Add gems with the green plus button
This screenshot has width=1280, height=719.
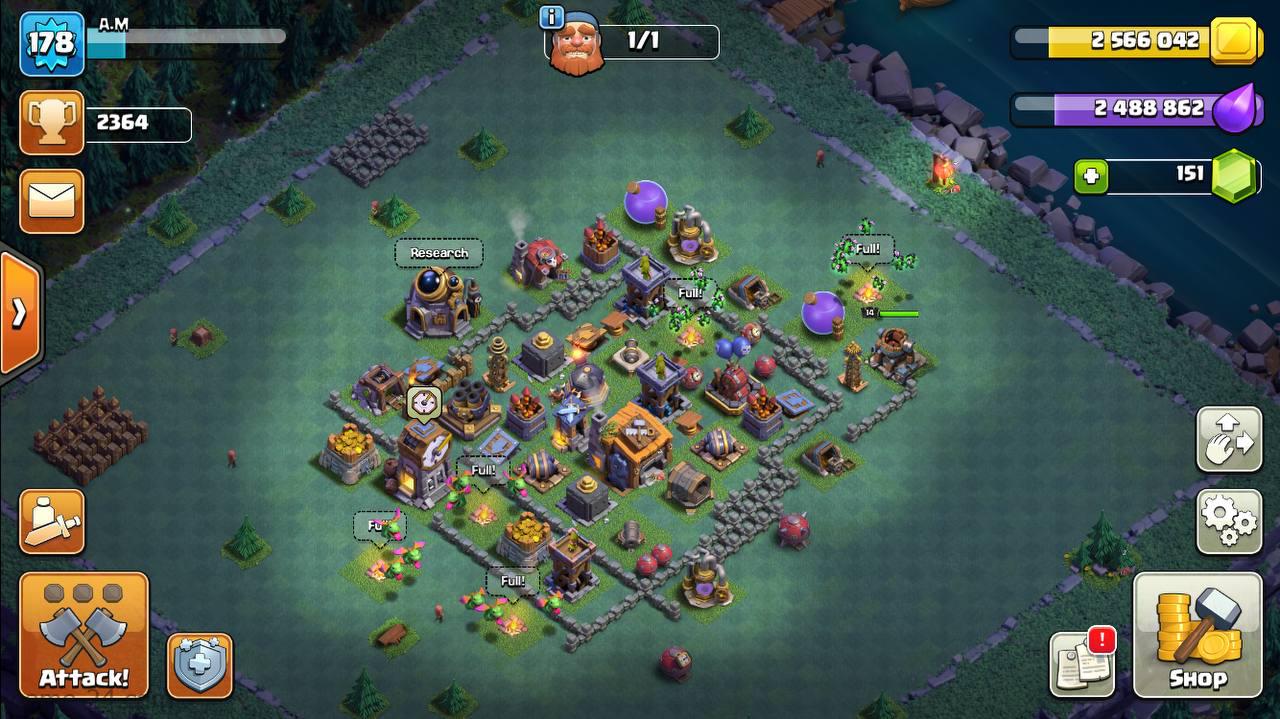[x=1091, y=177]
